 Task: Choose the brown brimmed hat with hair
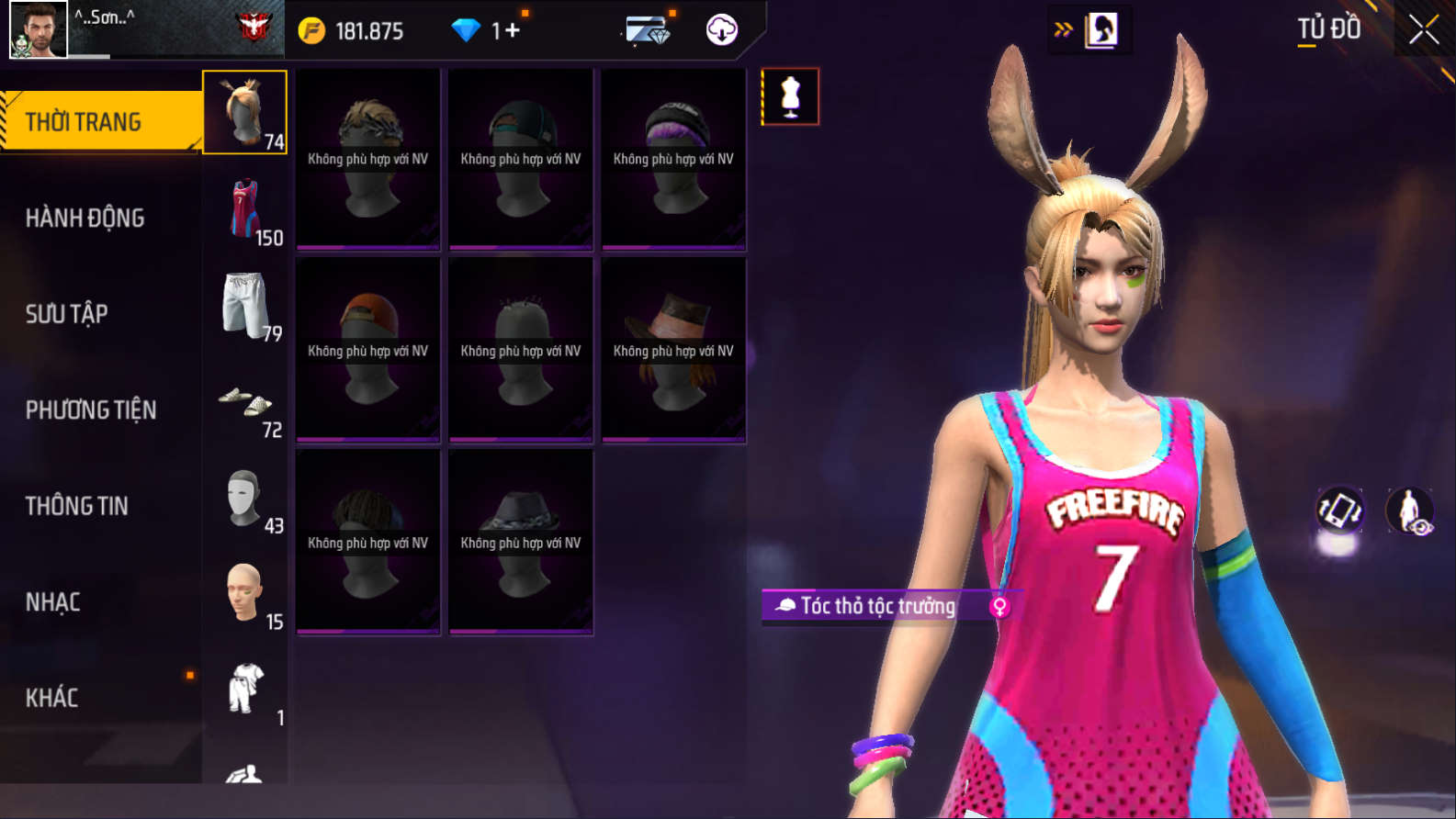673,350
